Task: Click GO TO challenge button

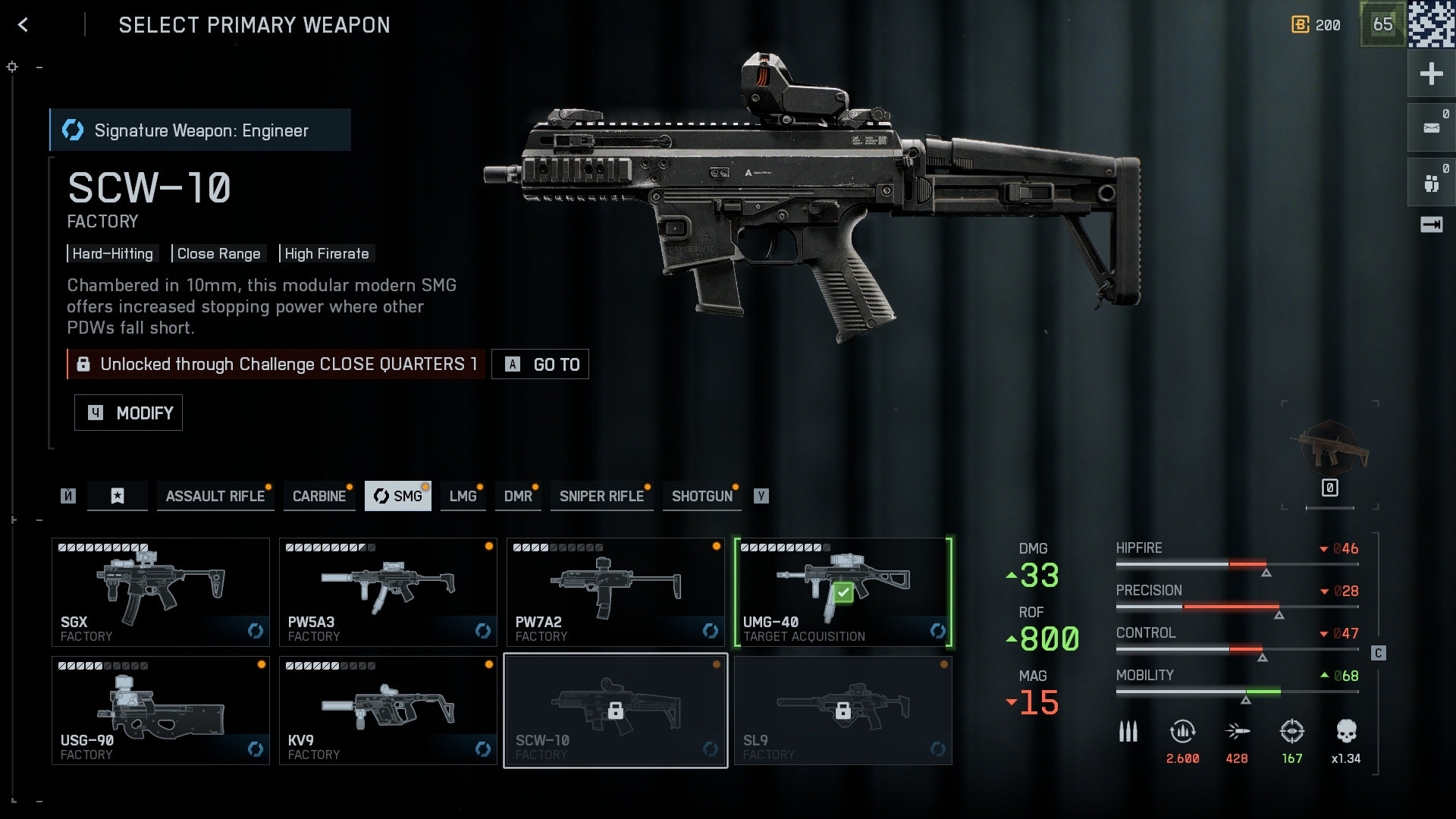Action: point(541,364)
